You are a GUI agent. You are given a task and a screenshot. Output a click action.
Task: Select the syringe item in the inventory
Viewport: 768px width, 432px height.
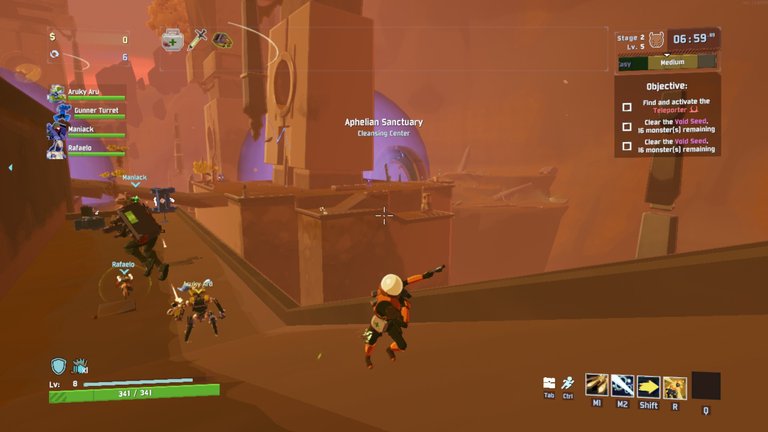coord(198,39)
